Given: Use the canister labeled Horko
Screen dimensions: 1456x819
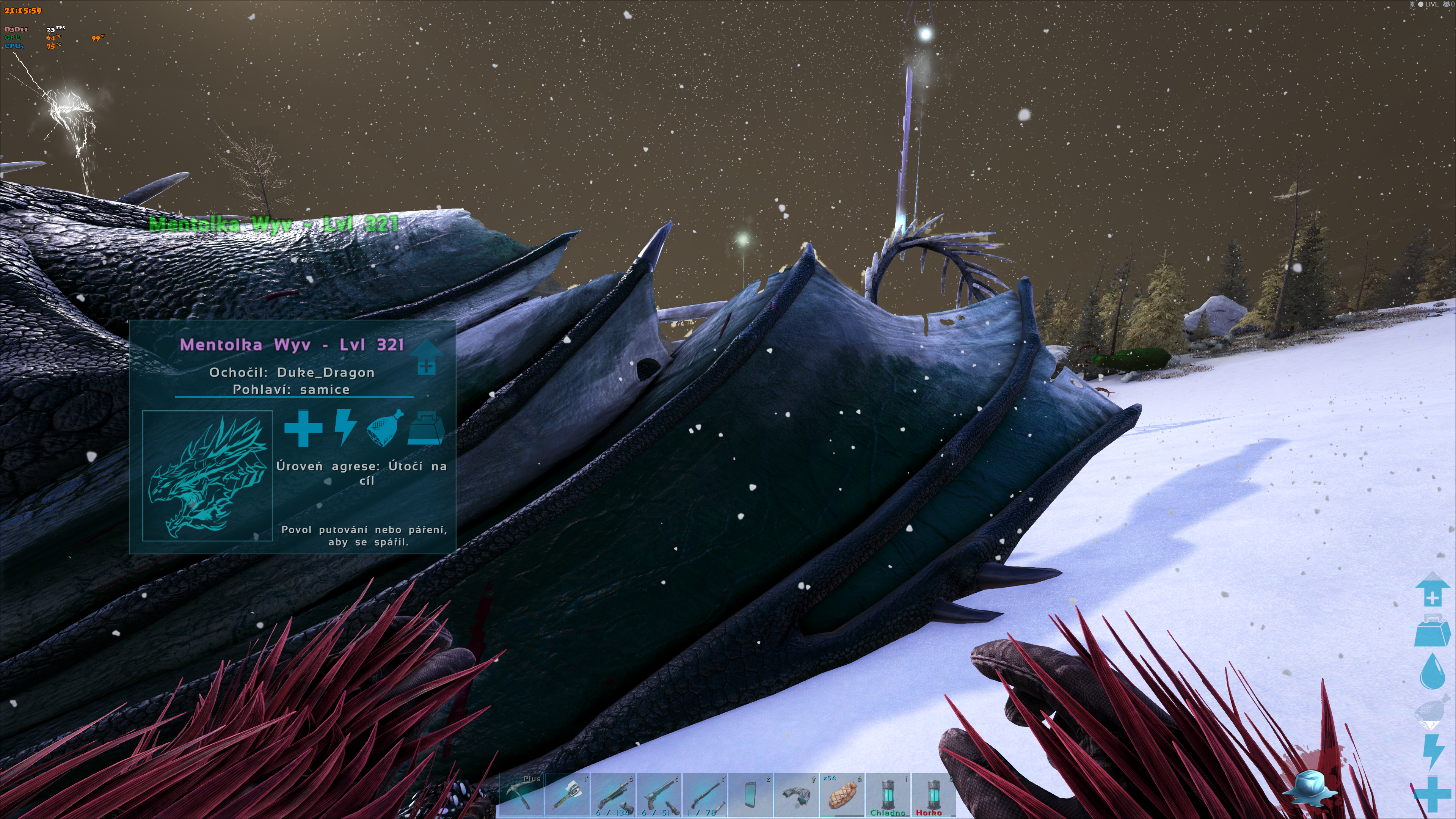Looking at the screenshot, I should pyautogui.click(x=934, y=794).
